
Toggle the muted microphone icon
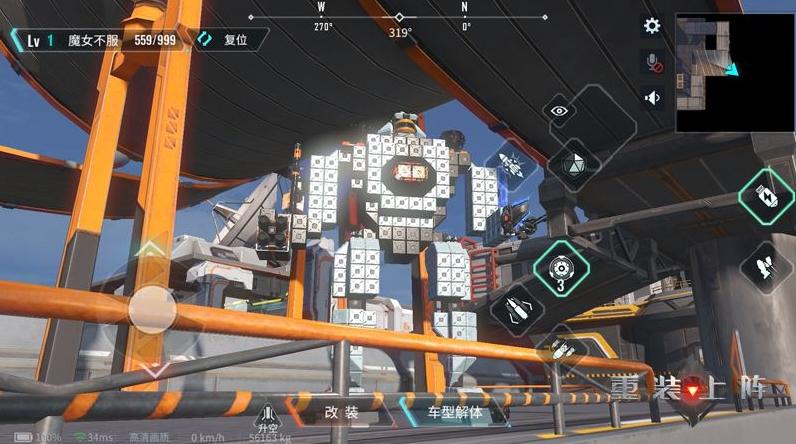pos(652,63)
